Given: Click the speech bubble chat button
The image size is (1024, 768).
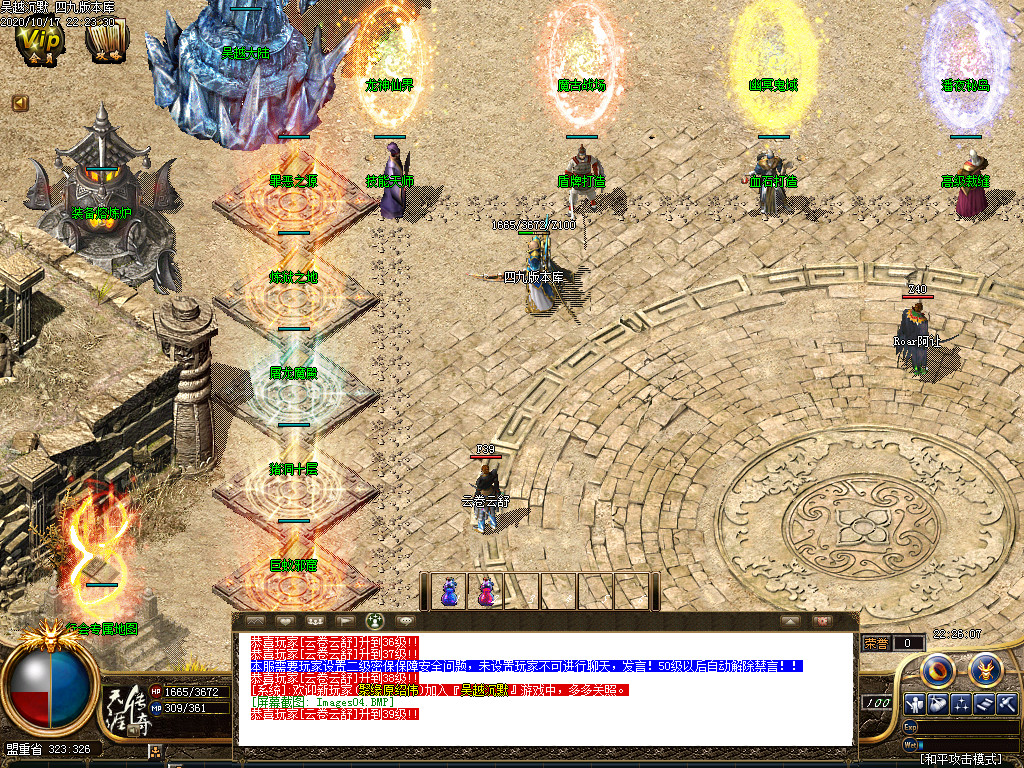Looking at the screenshot, I should [405, 621].
